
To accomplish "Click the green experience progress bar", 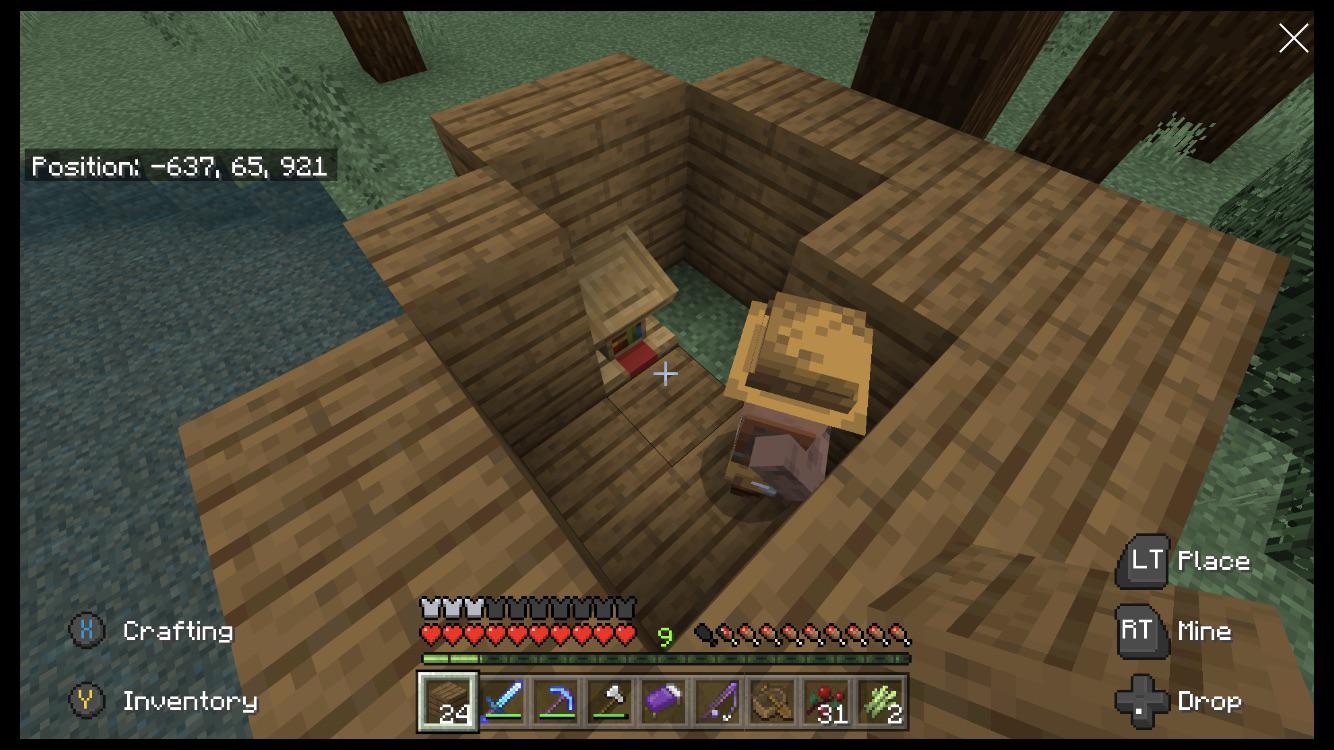I will pyautogui.click(x=665, y=660).
